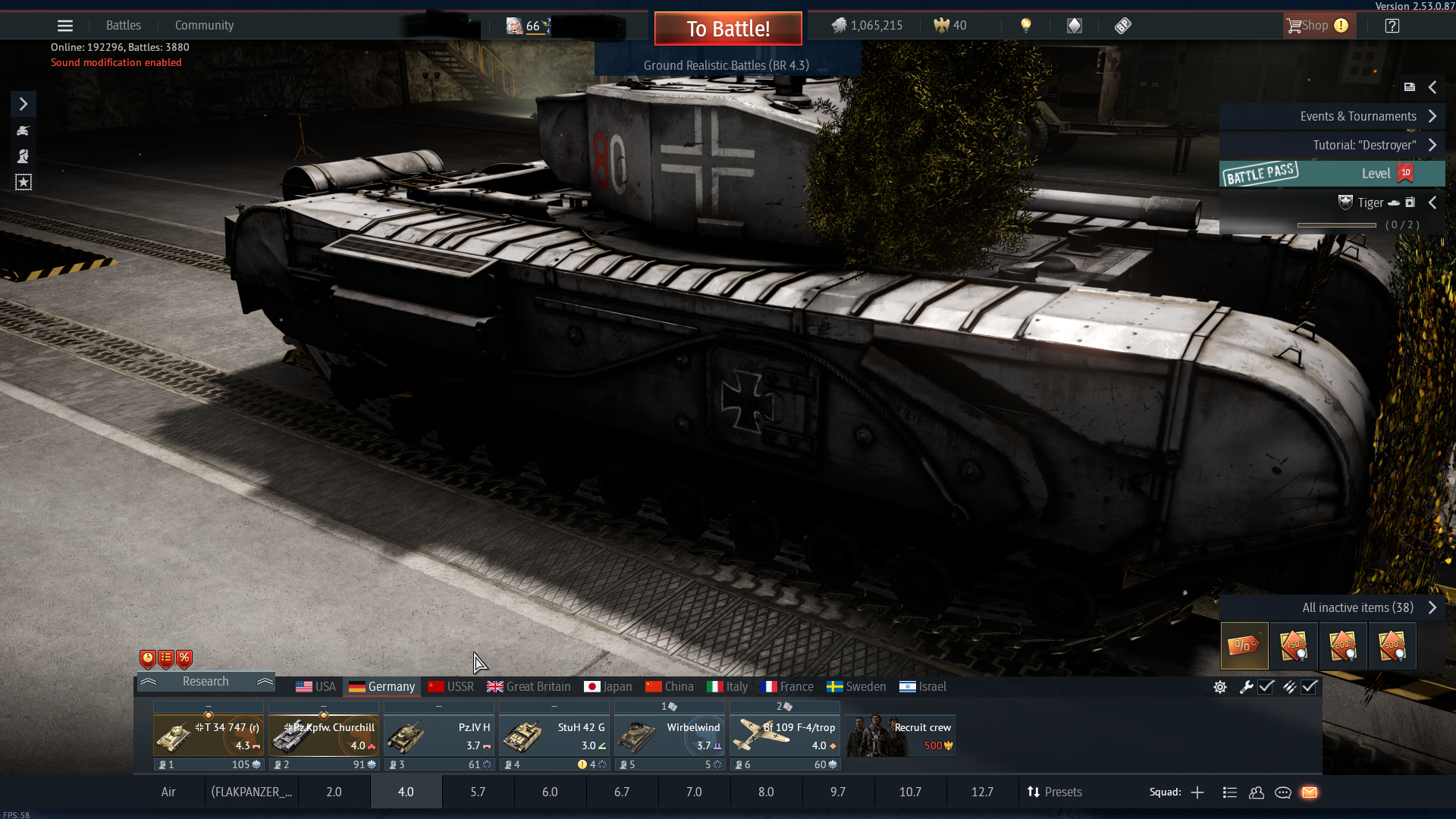Screen dimensions: 1456x819
Task: Select the Great Britain nation tab
Action: pyautogui.click(x=529, y=686)
